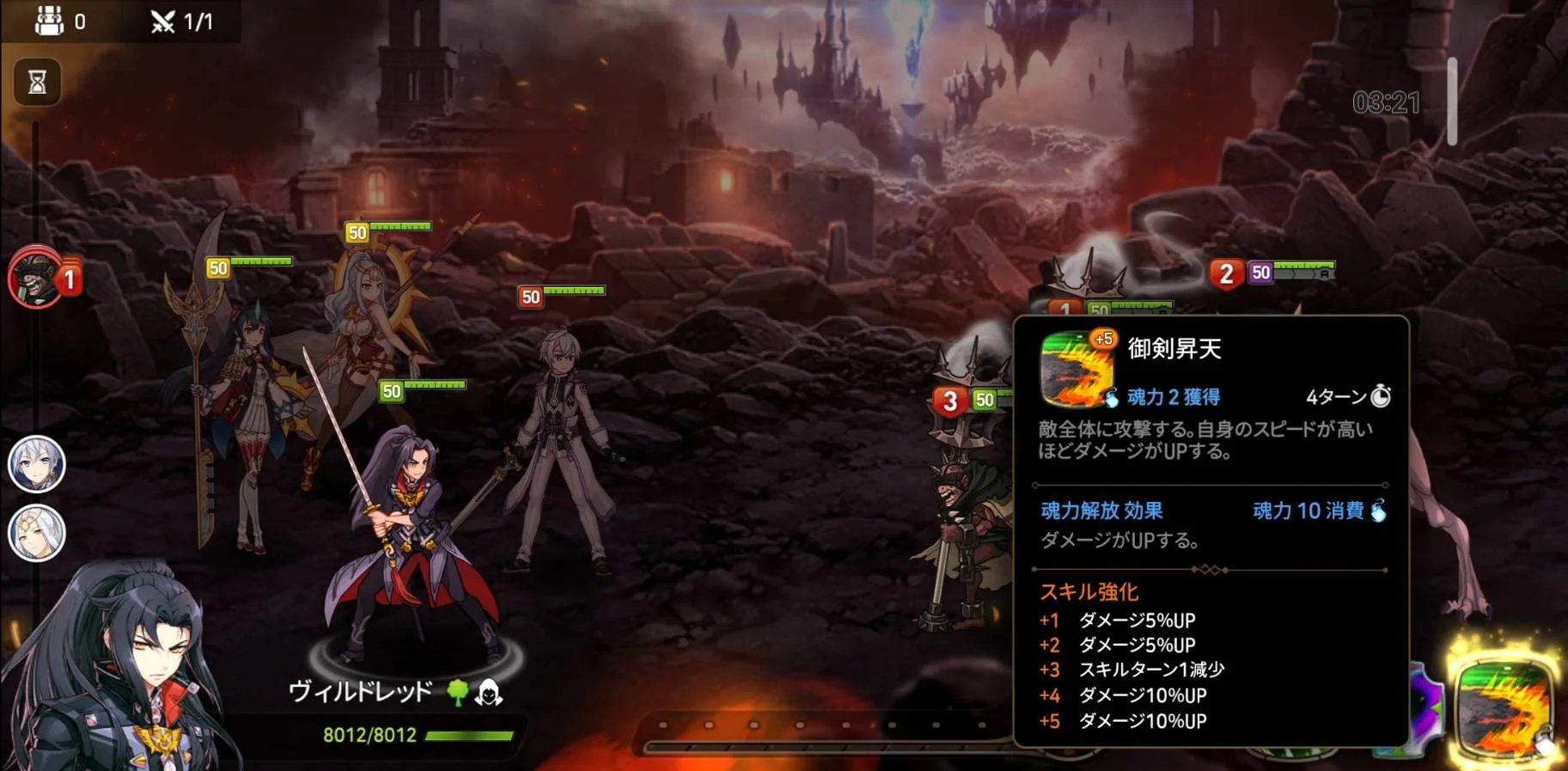
Task: Select the silver-haired hero turn portrait
Action: 37,464
